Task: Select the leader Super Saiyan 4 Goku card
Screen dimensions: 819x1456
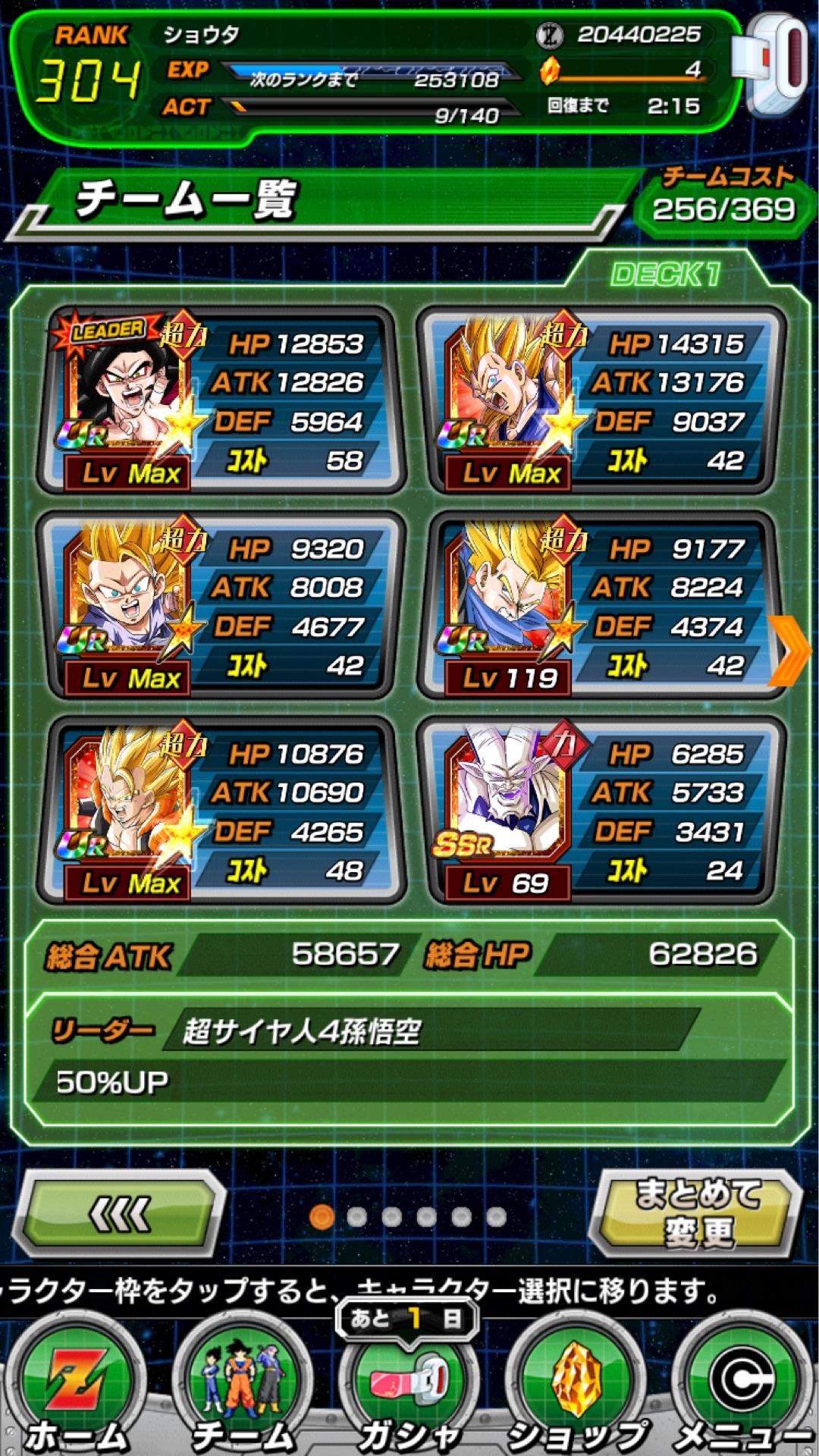Action: click(x=220, y=400)
